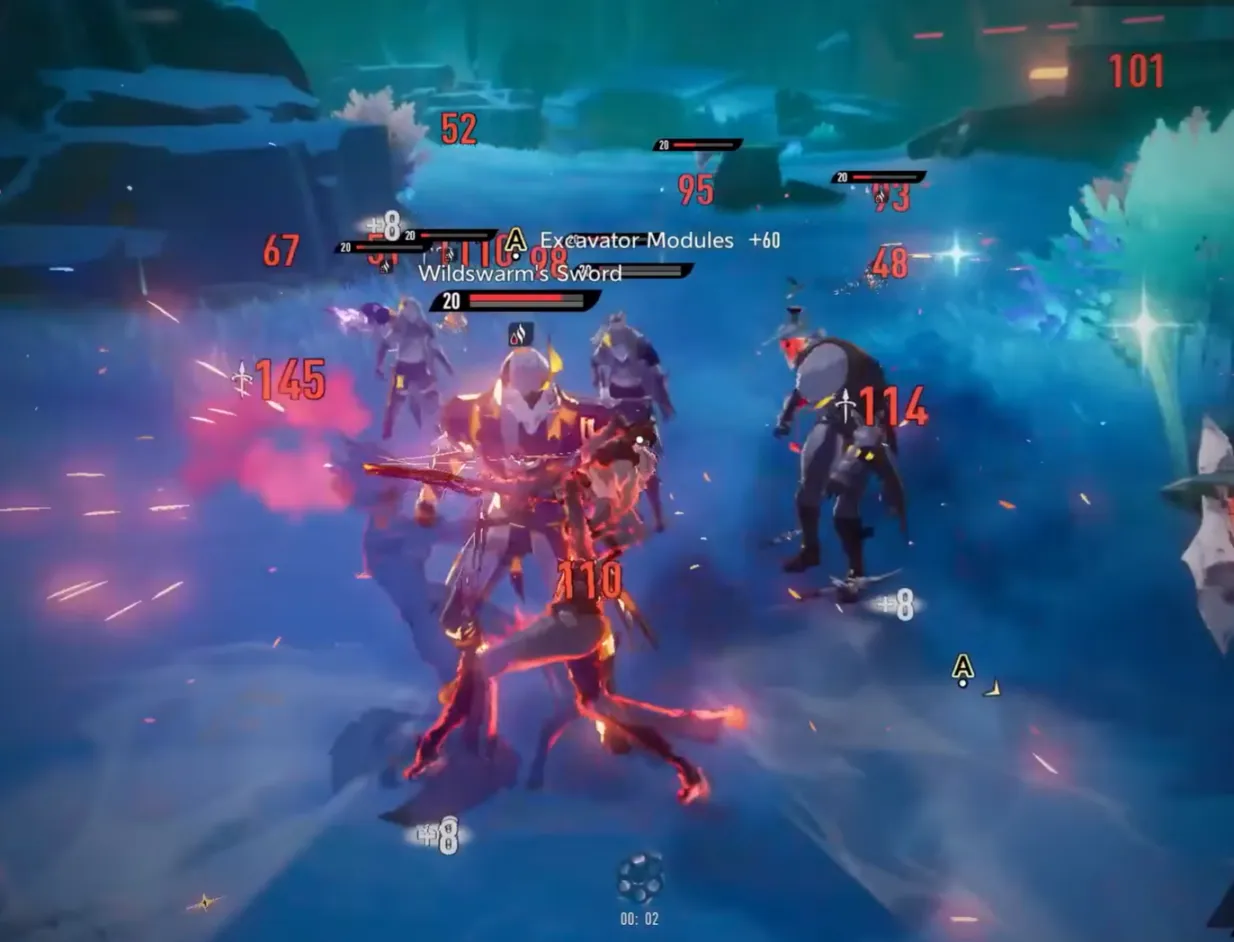This screenshot has height=942, width=1234.
Task: Activate the revolver cylinder ability icon
Action: click(x=639, y=878)
